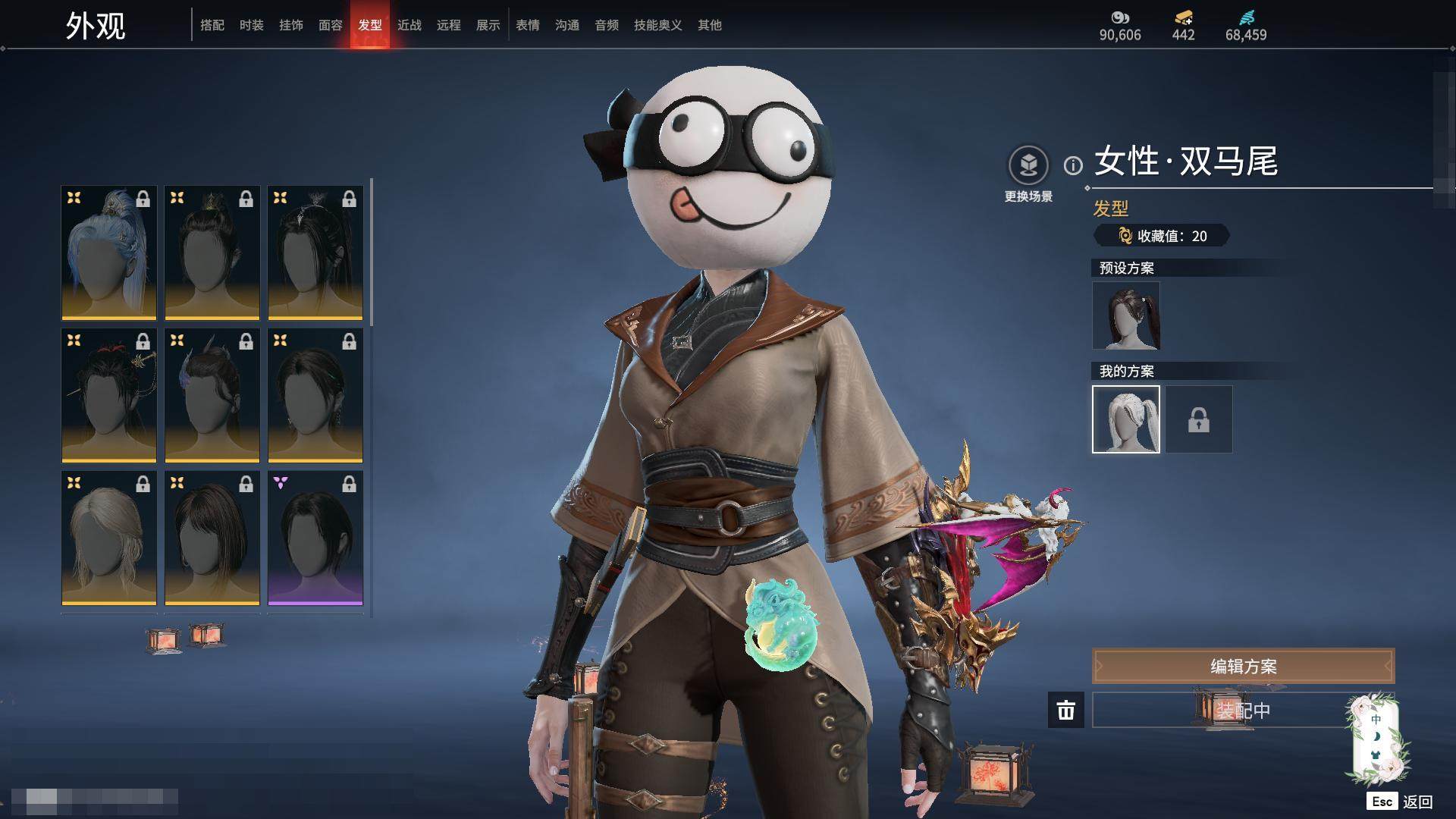
Task: Delete scheme with the trash can button
Action: click(x=1066, y=711)
